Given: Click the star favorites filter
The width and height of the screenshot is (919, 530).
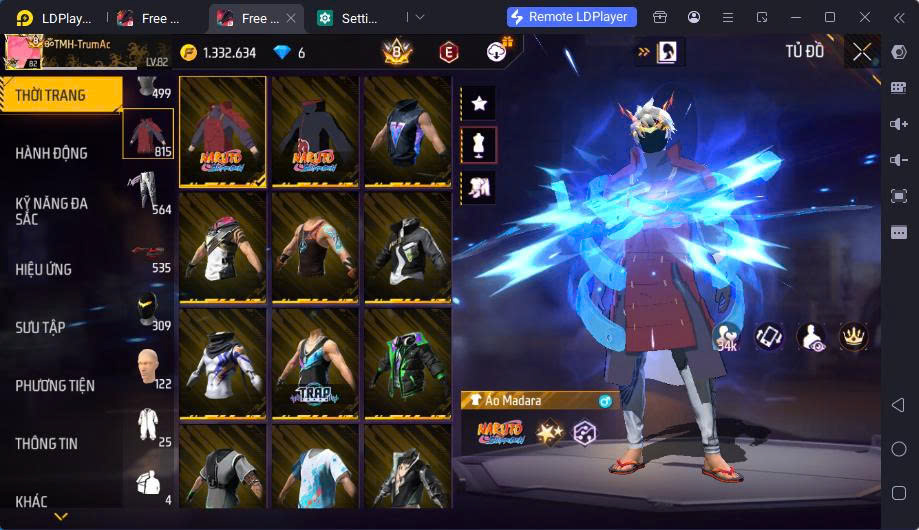Looking at the screenshot, I should (x=478, y=103).
